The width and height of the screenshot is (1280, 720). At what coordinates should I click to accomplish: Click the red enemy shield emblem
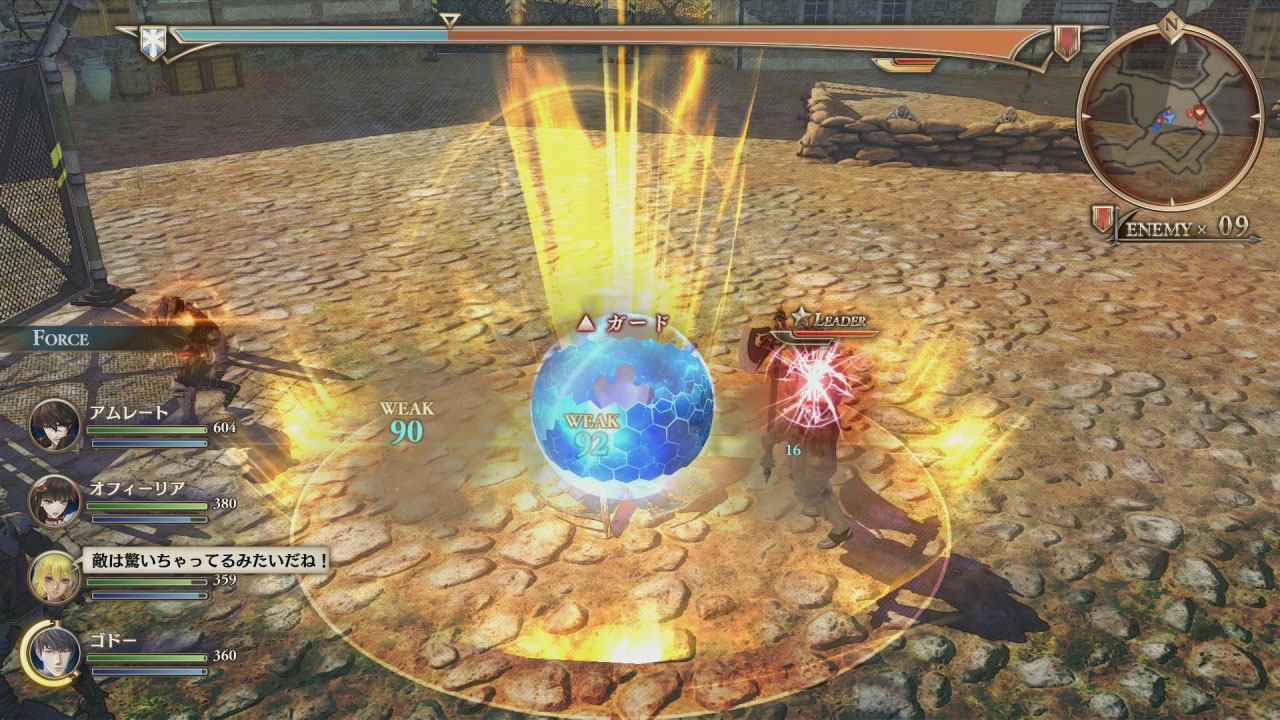coord(1067,42)
